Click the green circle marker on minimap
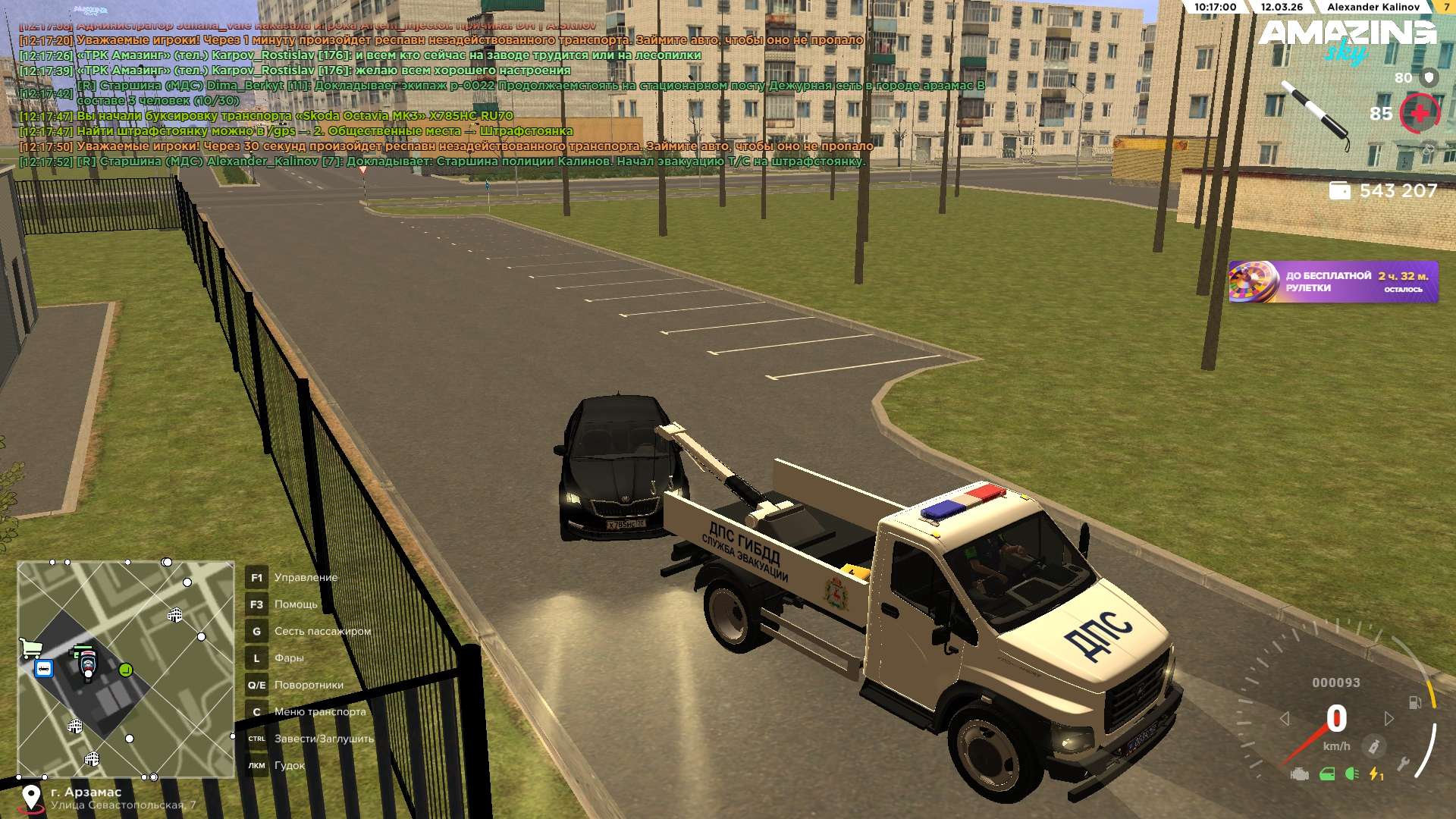This screenshot has width=1456, height=819. (126, 670)
